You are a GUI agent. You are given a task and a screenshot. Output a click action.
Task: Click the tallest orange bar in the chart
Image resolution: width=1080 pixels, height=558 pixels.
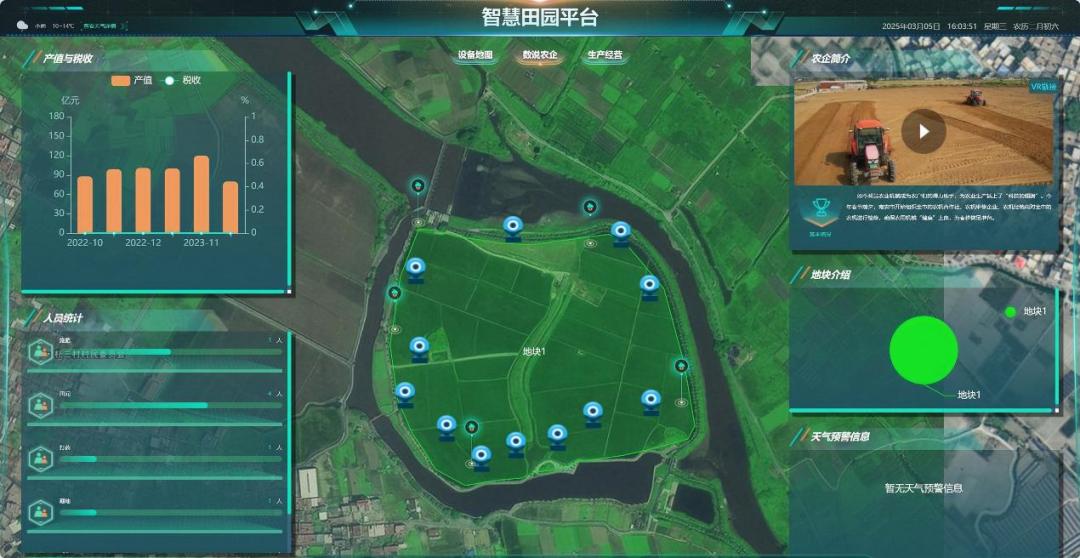[201, 194]
